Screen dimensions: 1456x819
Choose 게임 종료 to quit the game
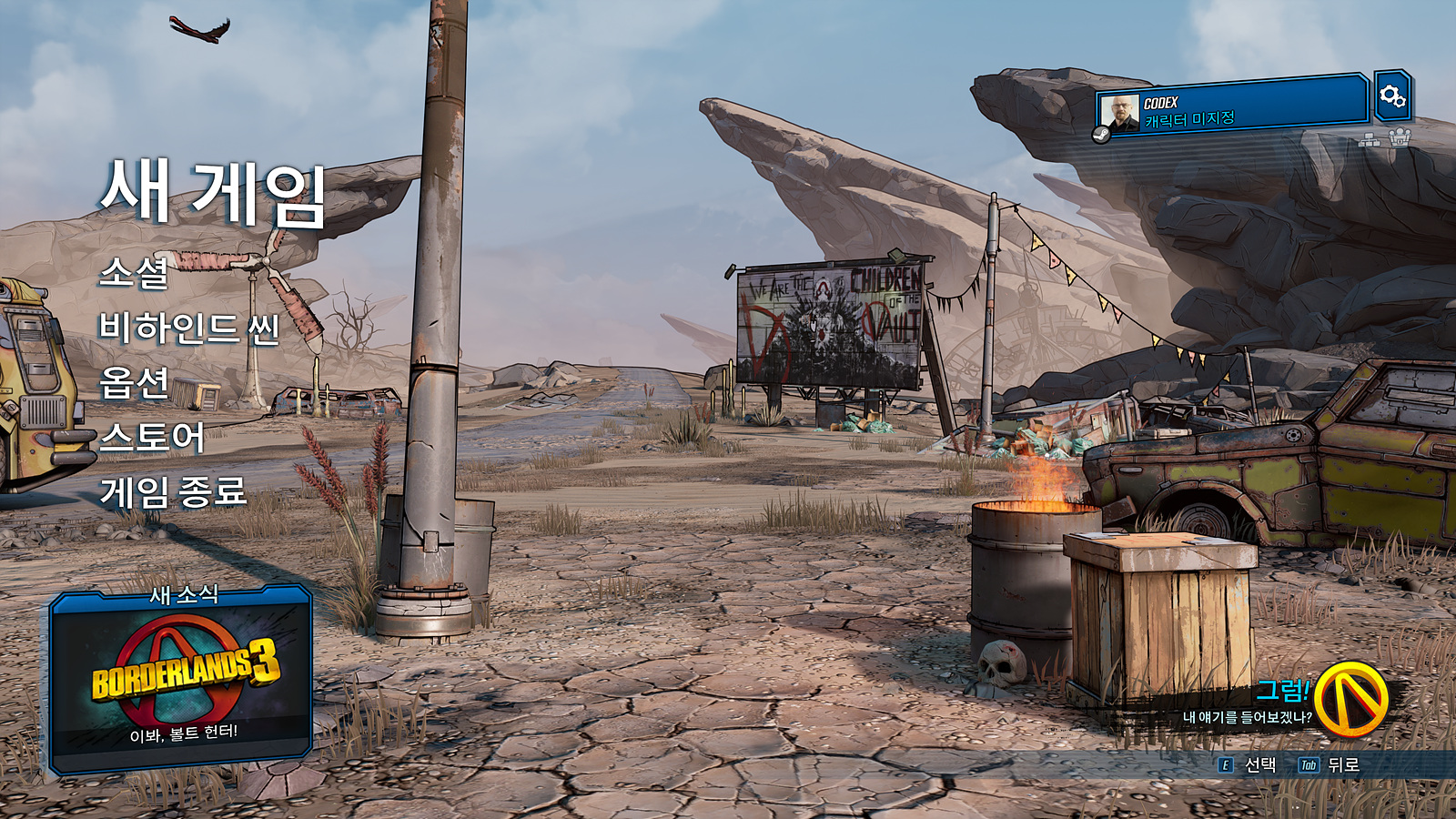pyautogui.click(x=173, y=492)
